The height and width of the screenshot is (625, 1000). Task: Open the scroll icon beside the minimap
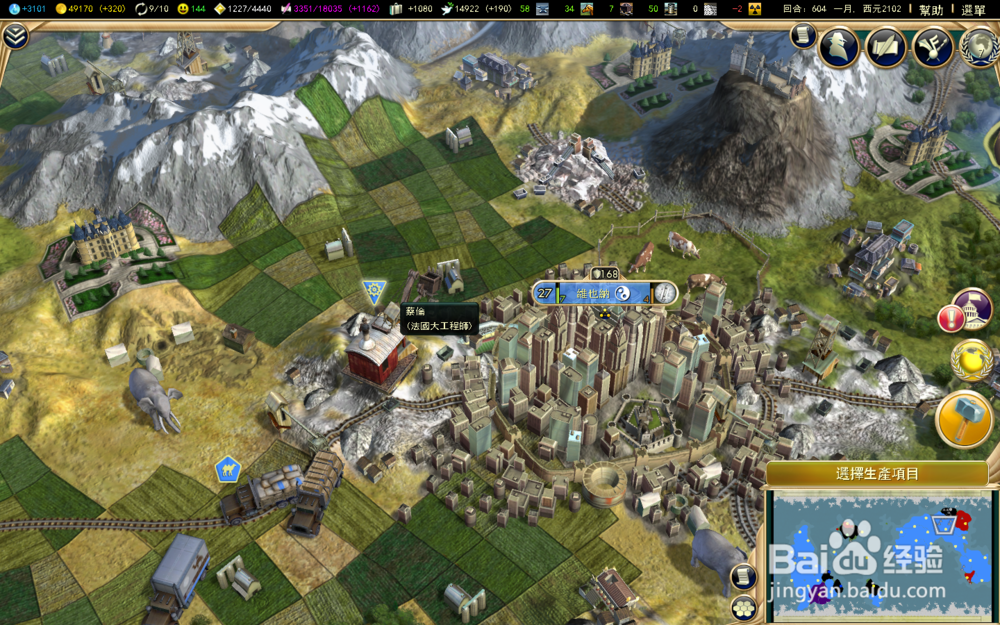(742, 577)
